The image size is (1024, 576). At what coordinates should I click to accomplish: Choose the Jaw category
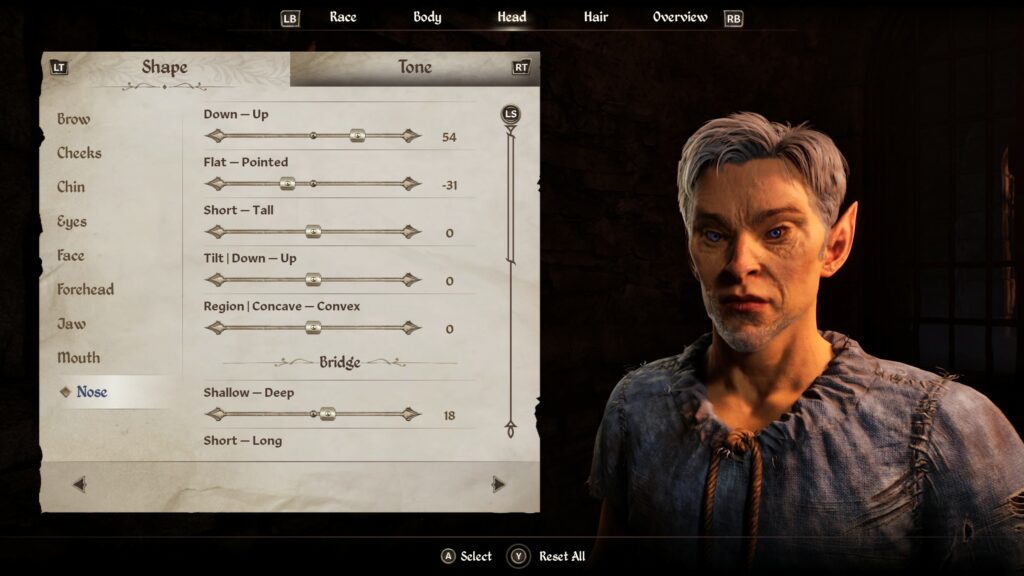point(72,324)
